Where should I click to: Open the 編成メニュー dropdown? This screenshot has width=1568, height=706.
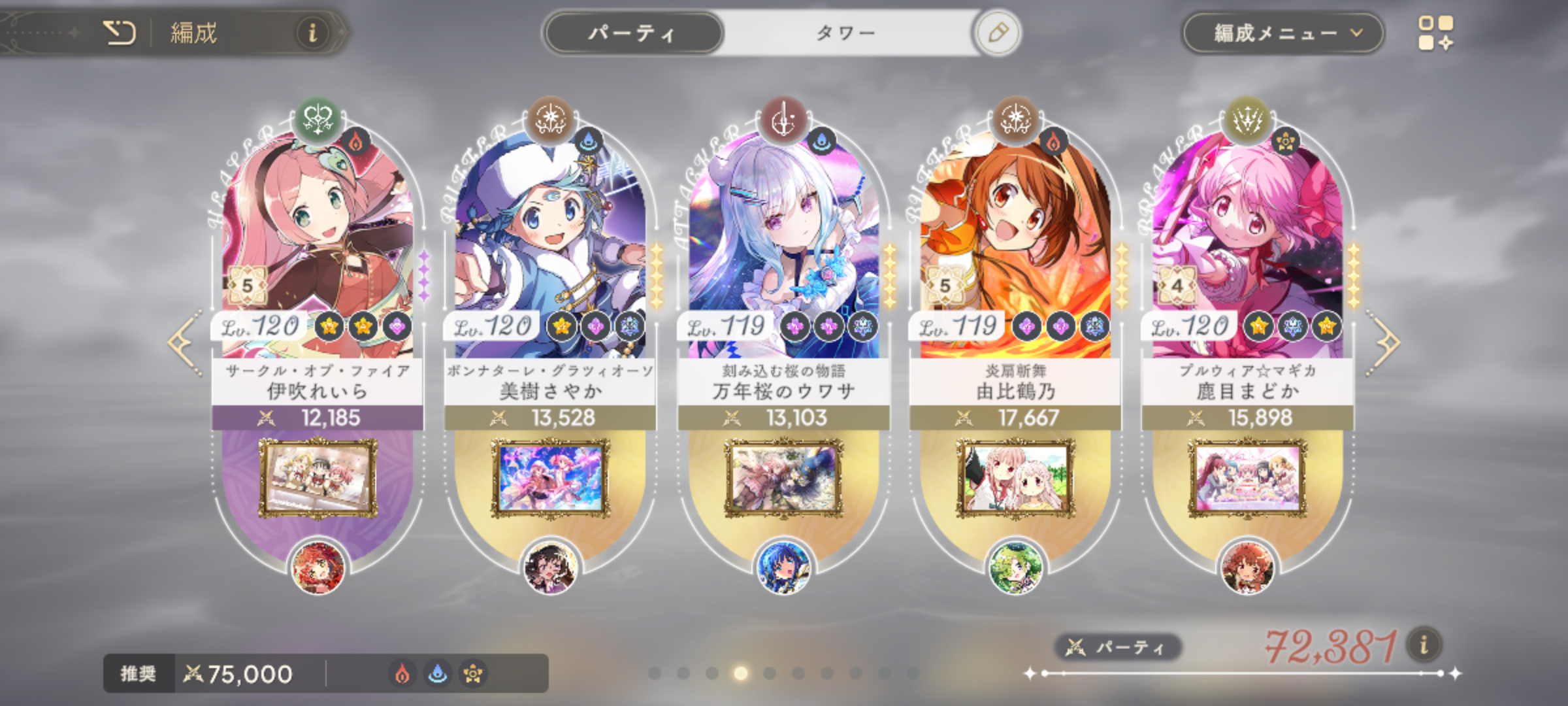click(x=1282, y=33)
